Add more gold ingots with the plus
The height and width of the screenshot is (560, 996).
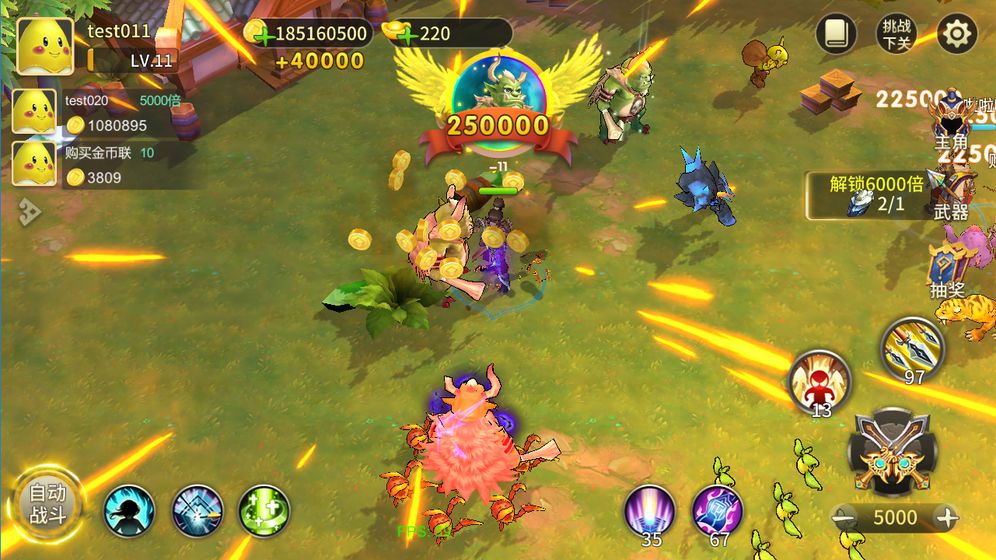[x=406, y=35]
